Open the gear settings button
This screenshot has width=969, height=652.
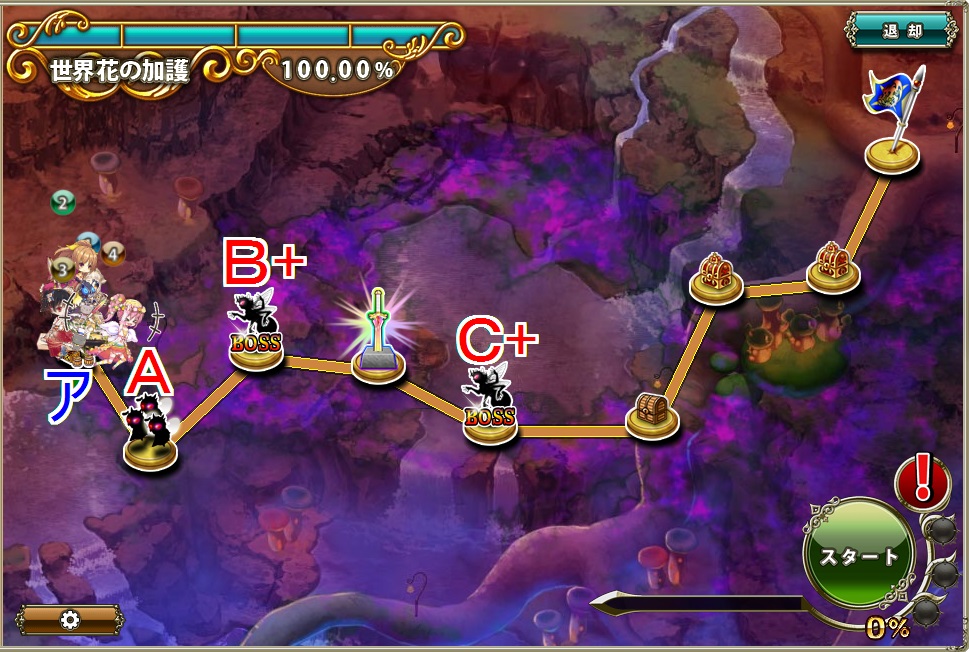[70, 620]
